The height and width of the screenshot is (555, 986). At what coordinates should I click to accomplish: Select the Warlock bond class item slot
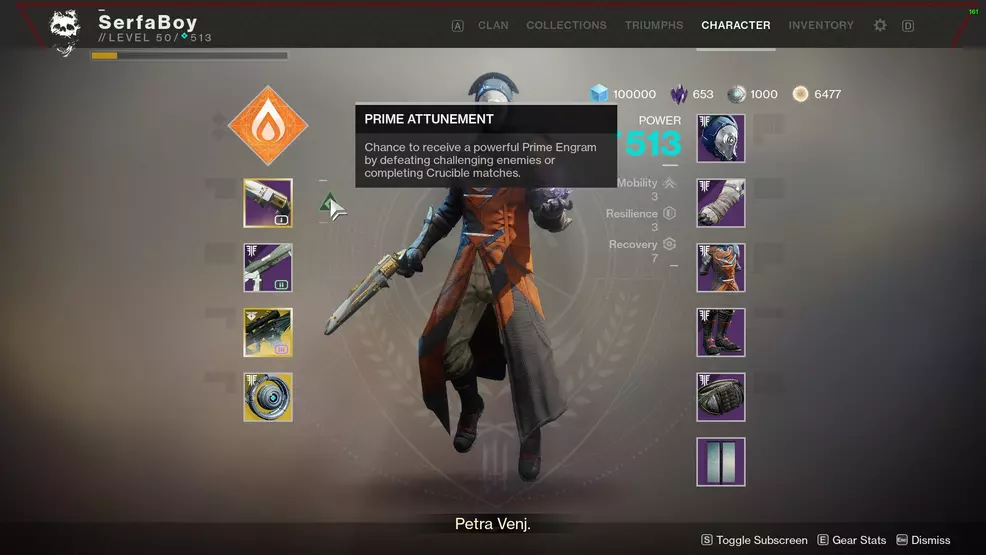(x=721, y=397)
